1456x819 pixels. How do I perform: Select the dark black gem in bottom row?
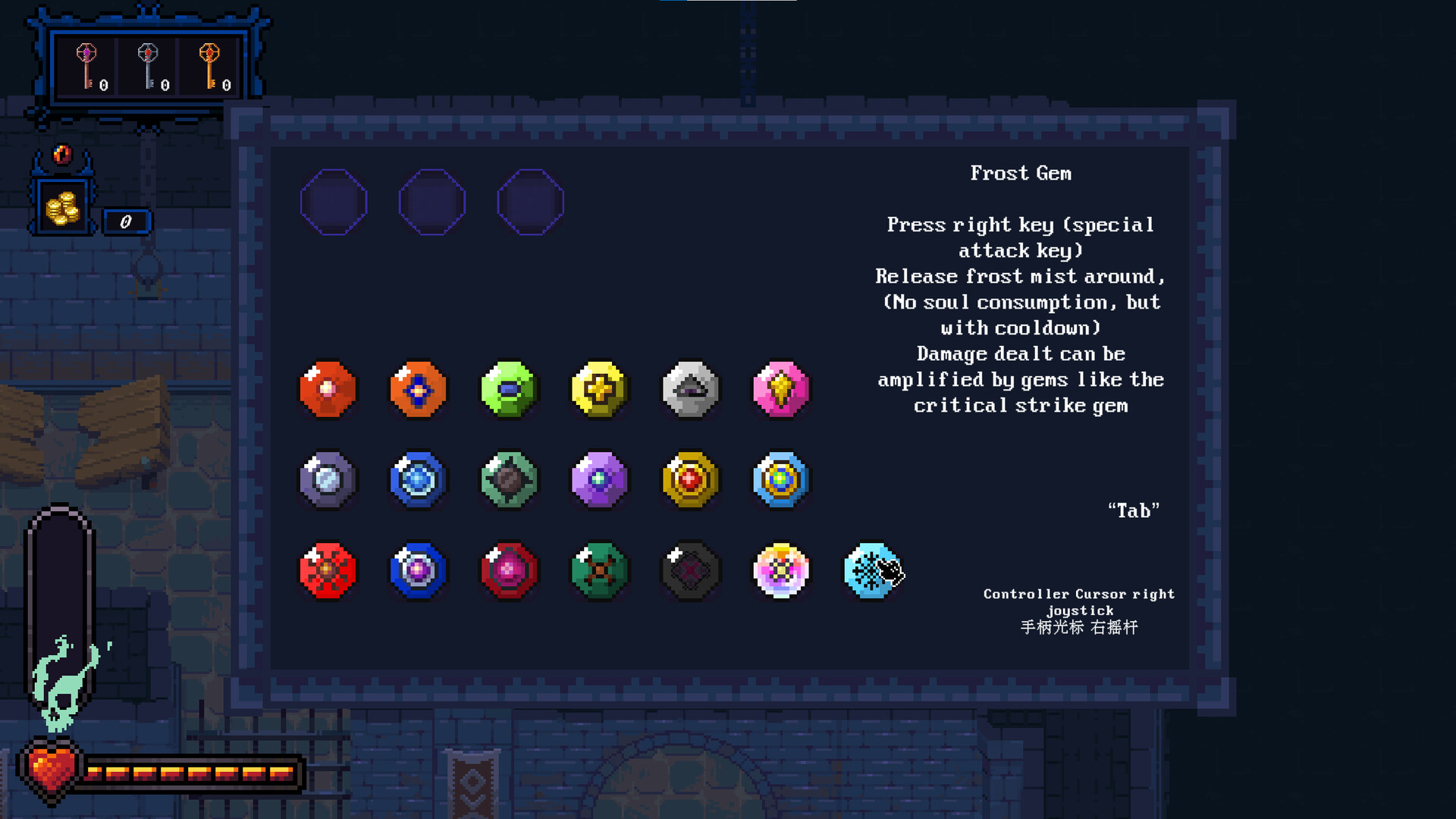pyautogui.click(x=690, y=571)
